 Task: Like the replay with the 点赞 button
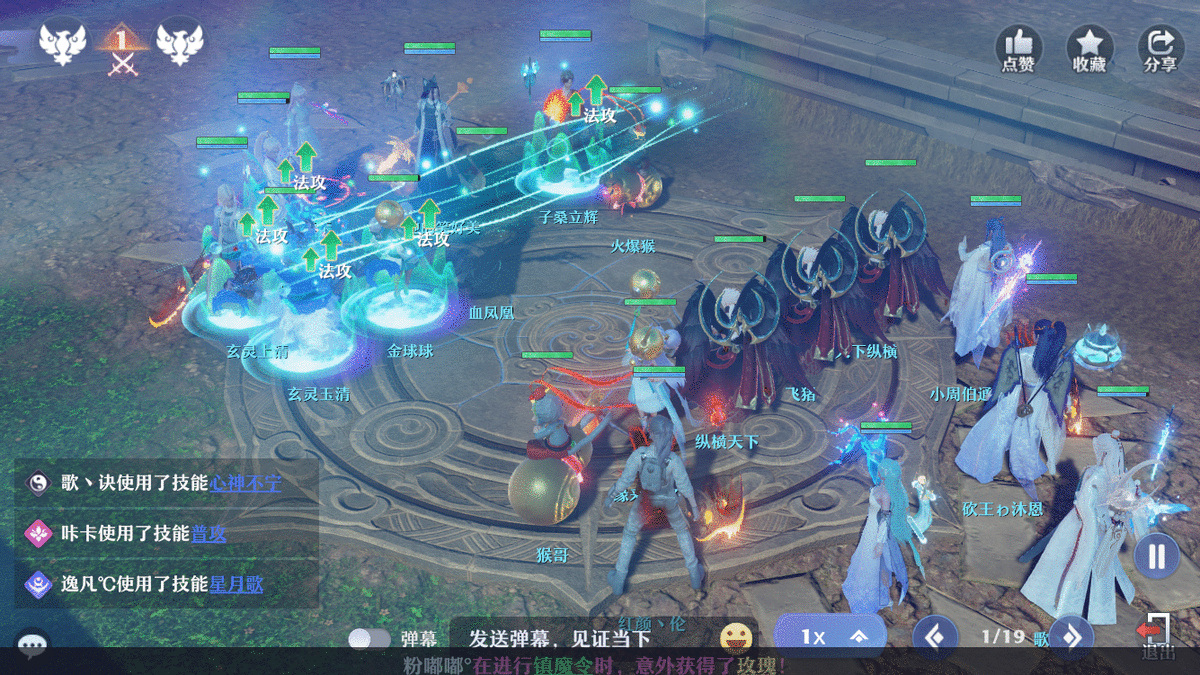1018,47
